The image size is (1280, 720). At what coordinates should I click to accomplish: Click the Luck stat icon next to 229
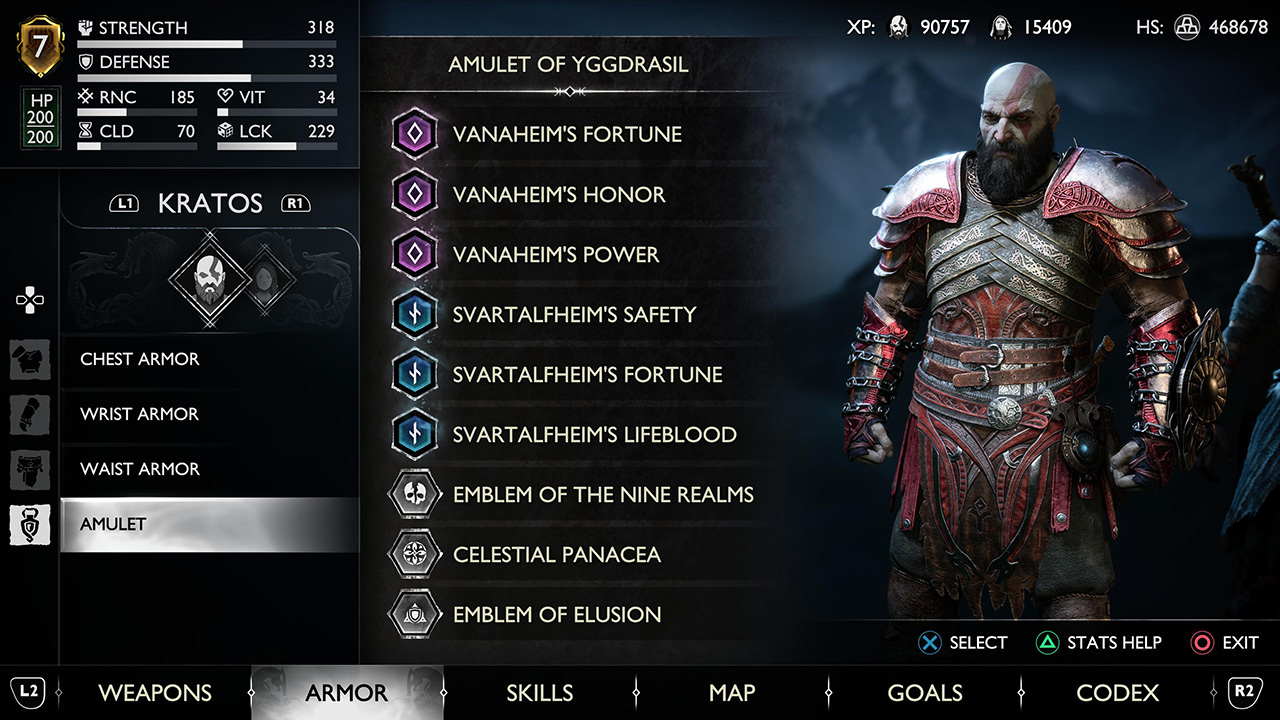[x=226, y=131]
